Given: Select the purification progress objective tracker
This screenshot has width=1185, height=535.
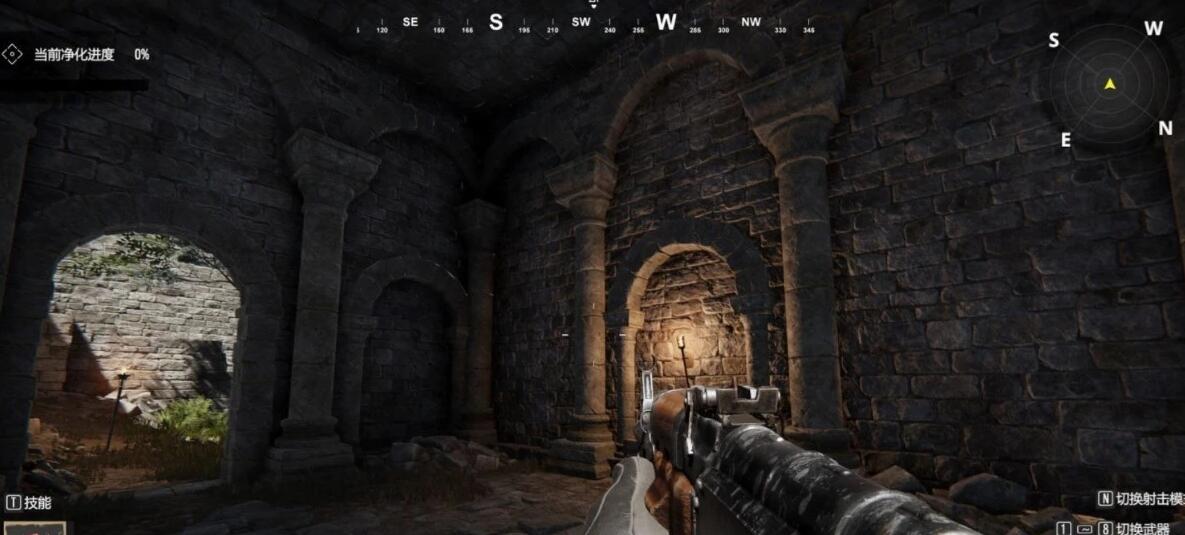Looking at the screenshot, I should pos(78,55).
